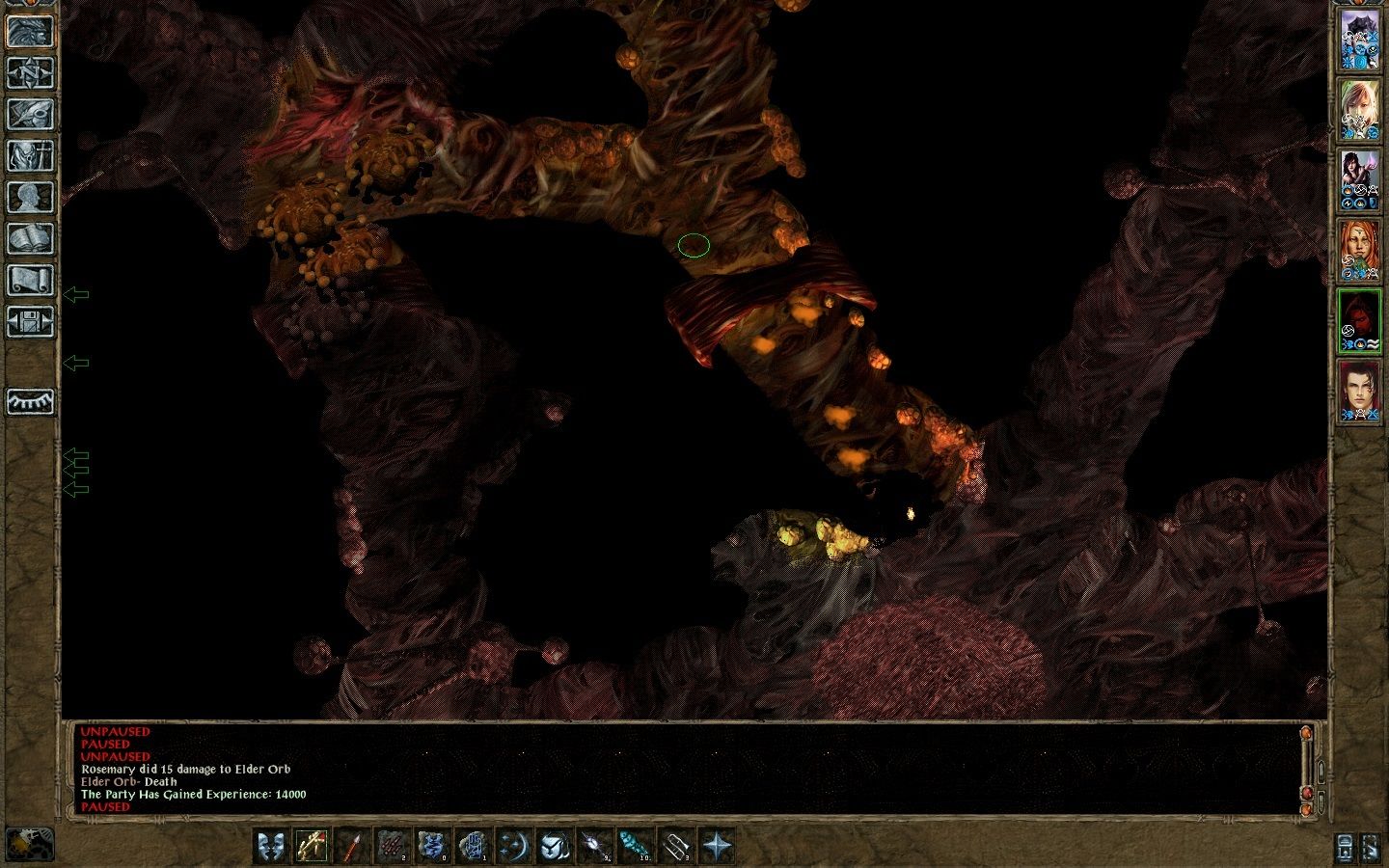Open the Journal with the quill icon
This screenshot has height=868, width=1389.
[29, 113]
